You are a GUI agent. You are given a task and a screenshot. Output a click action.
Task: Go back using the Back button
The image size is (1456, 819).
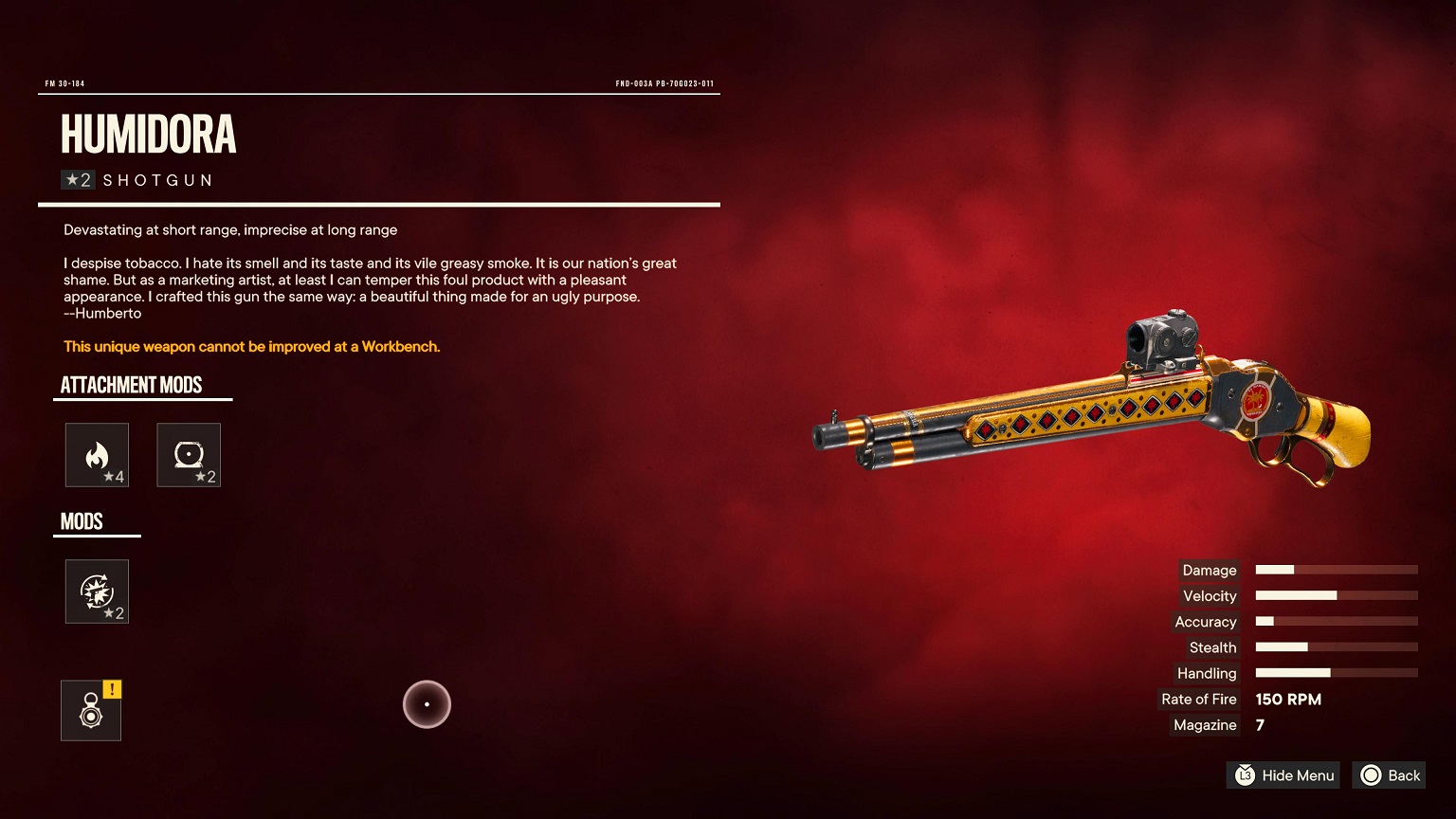[1390, 775]
